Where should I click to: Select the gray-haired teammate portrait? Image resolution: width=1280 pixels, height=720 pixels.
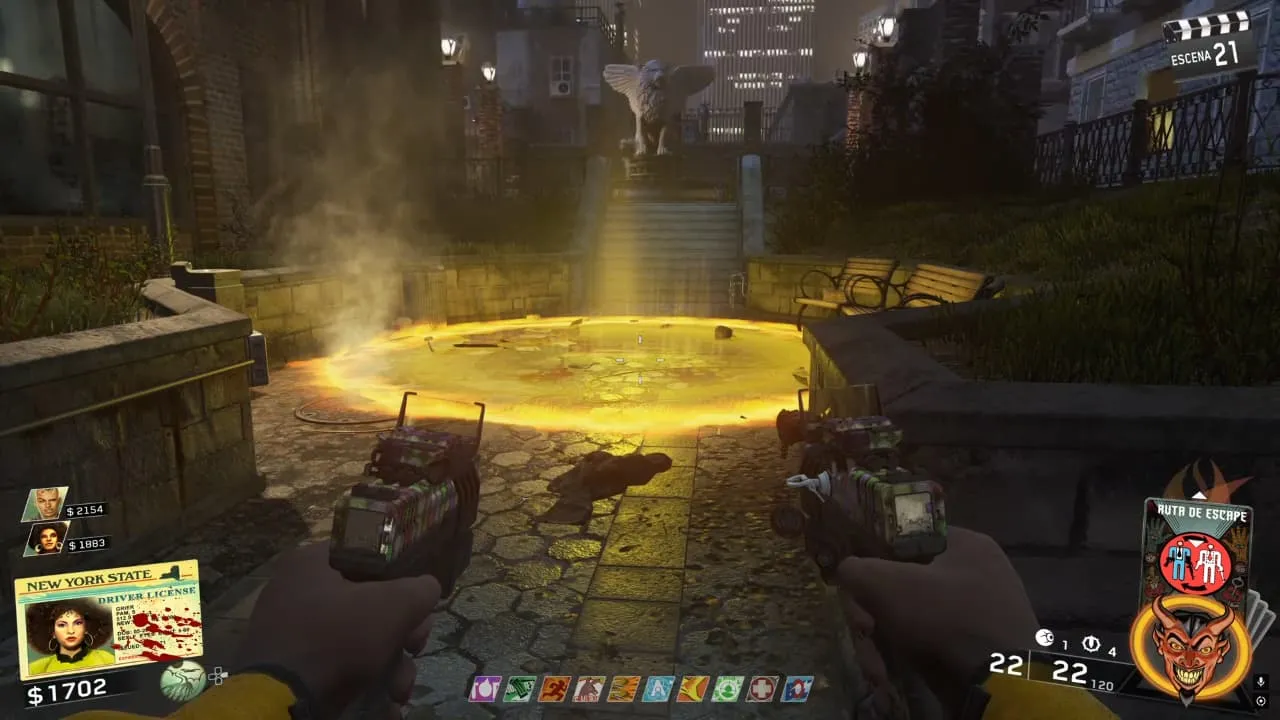pos(46,503)
